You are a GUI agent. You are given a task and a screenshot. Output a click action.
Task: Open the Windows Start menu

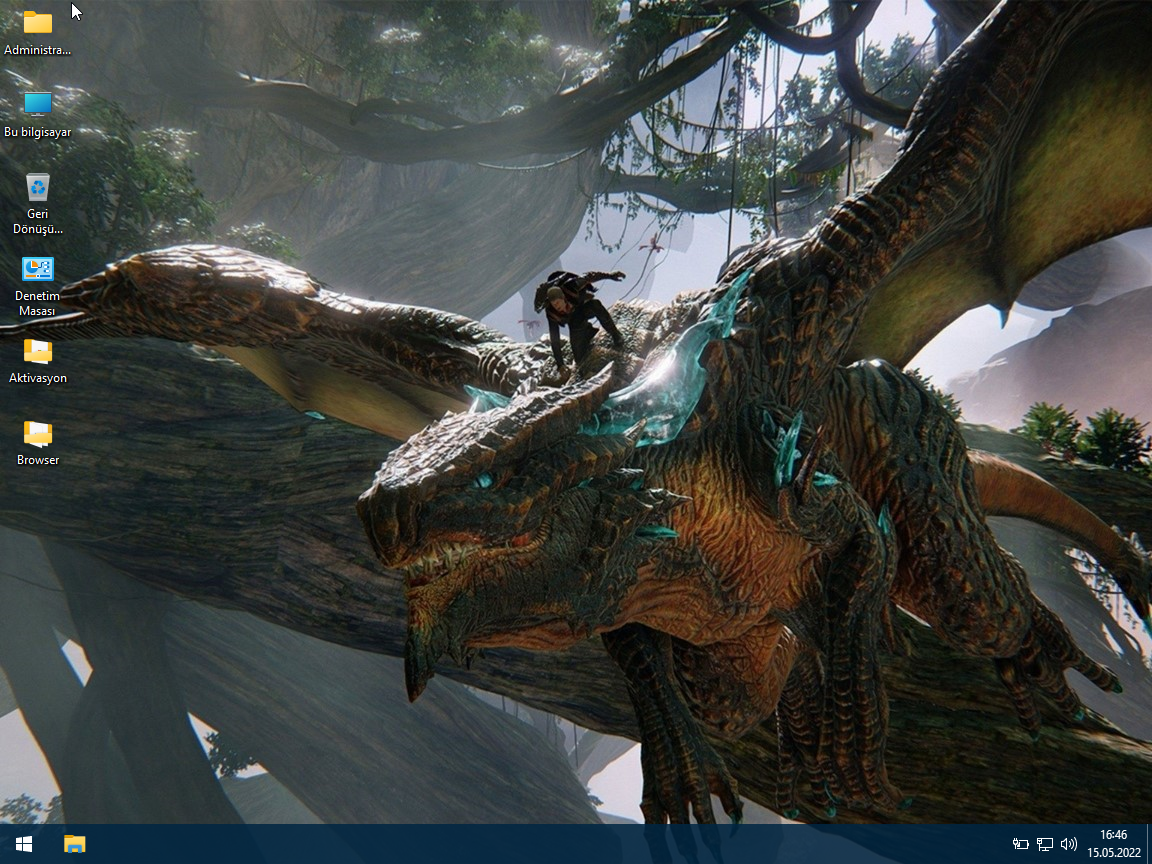point(24,844)
